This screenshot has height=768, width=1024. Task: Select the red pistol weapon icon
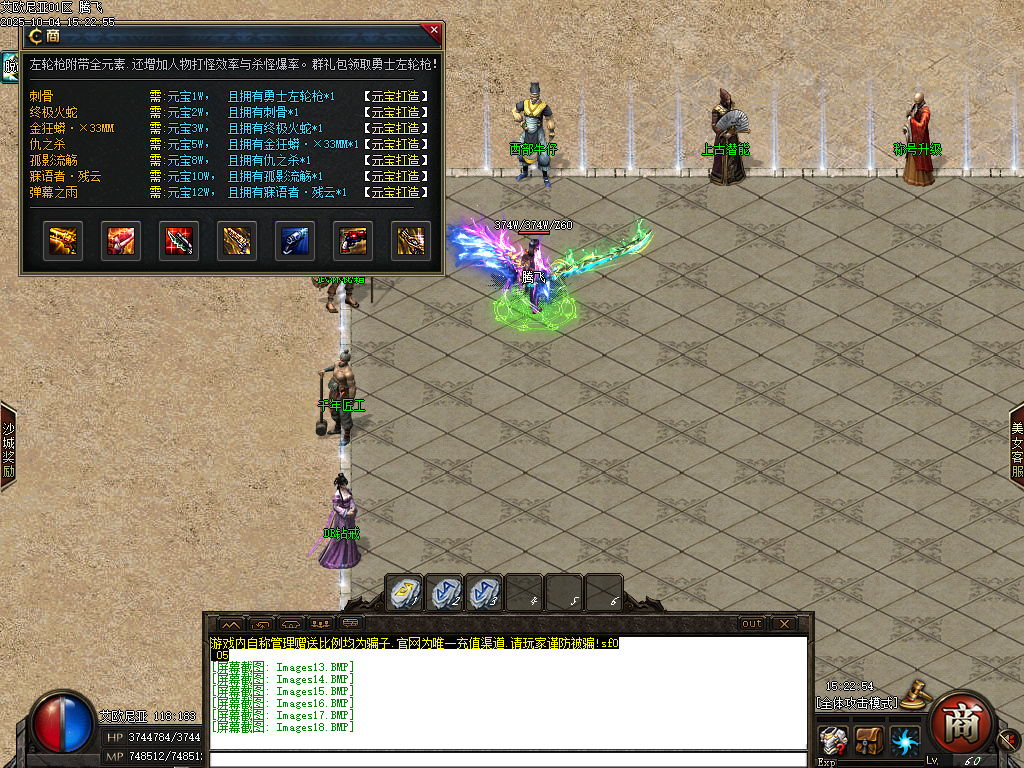353,241
